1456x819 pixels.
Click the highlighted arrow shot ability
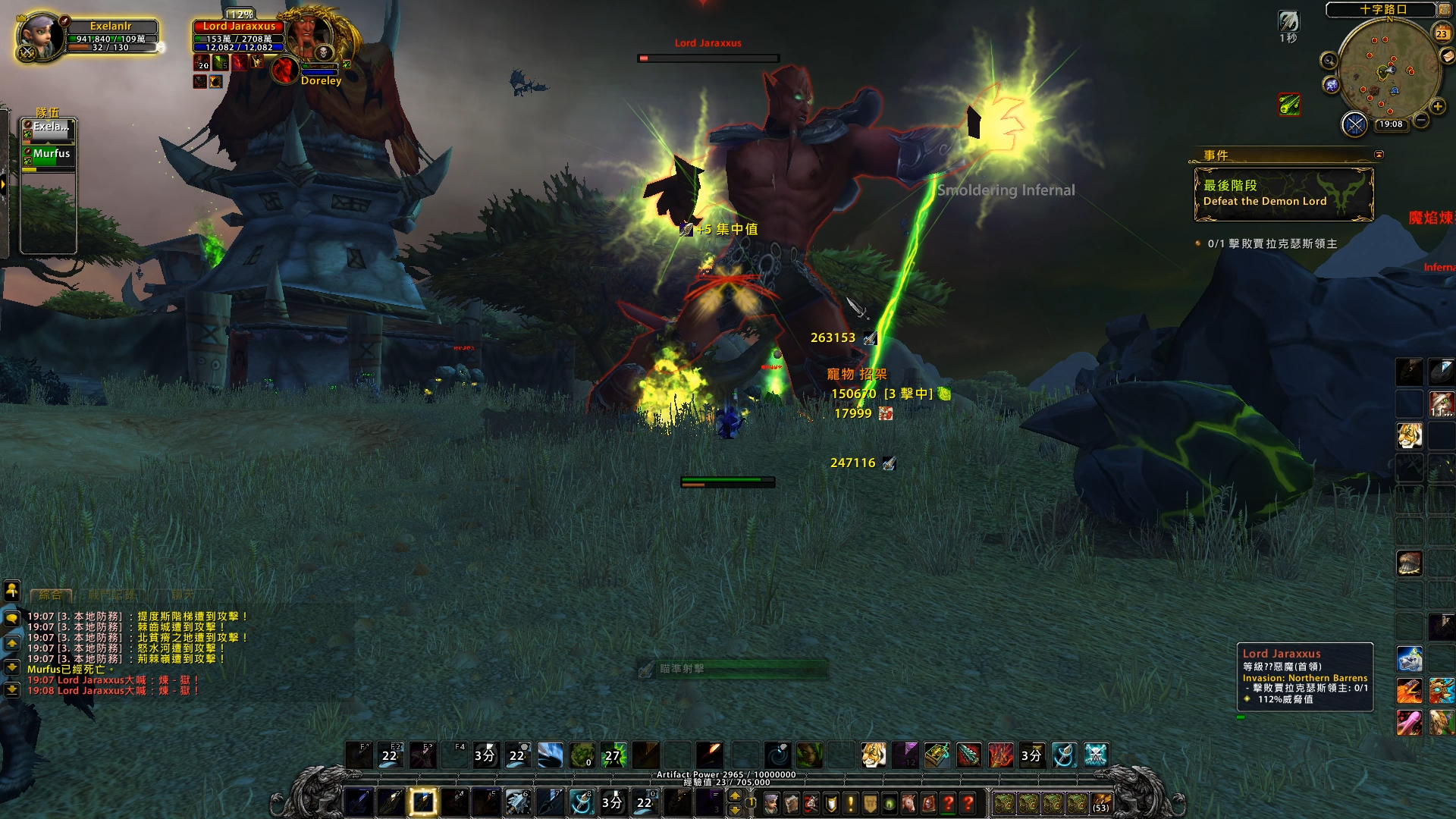click(x=423, y=802)
